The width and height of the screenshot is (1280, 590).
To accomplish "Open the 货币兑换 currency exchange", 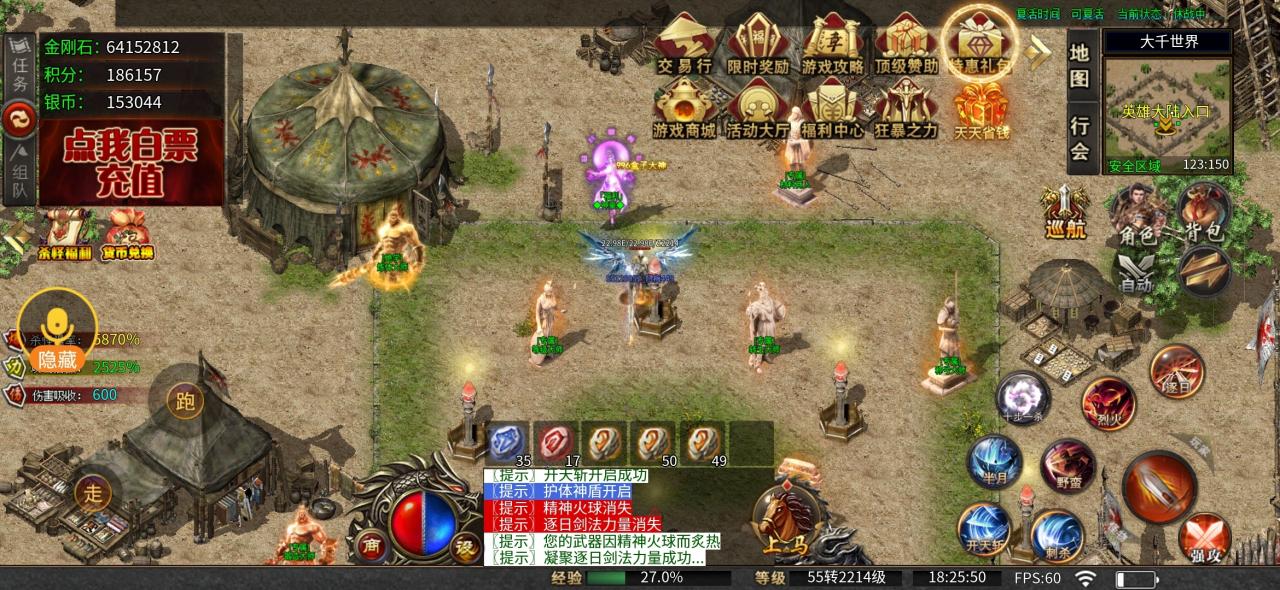I will coord(127,237).
